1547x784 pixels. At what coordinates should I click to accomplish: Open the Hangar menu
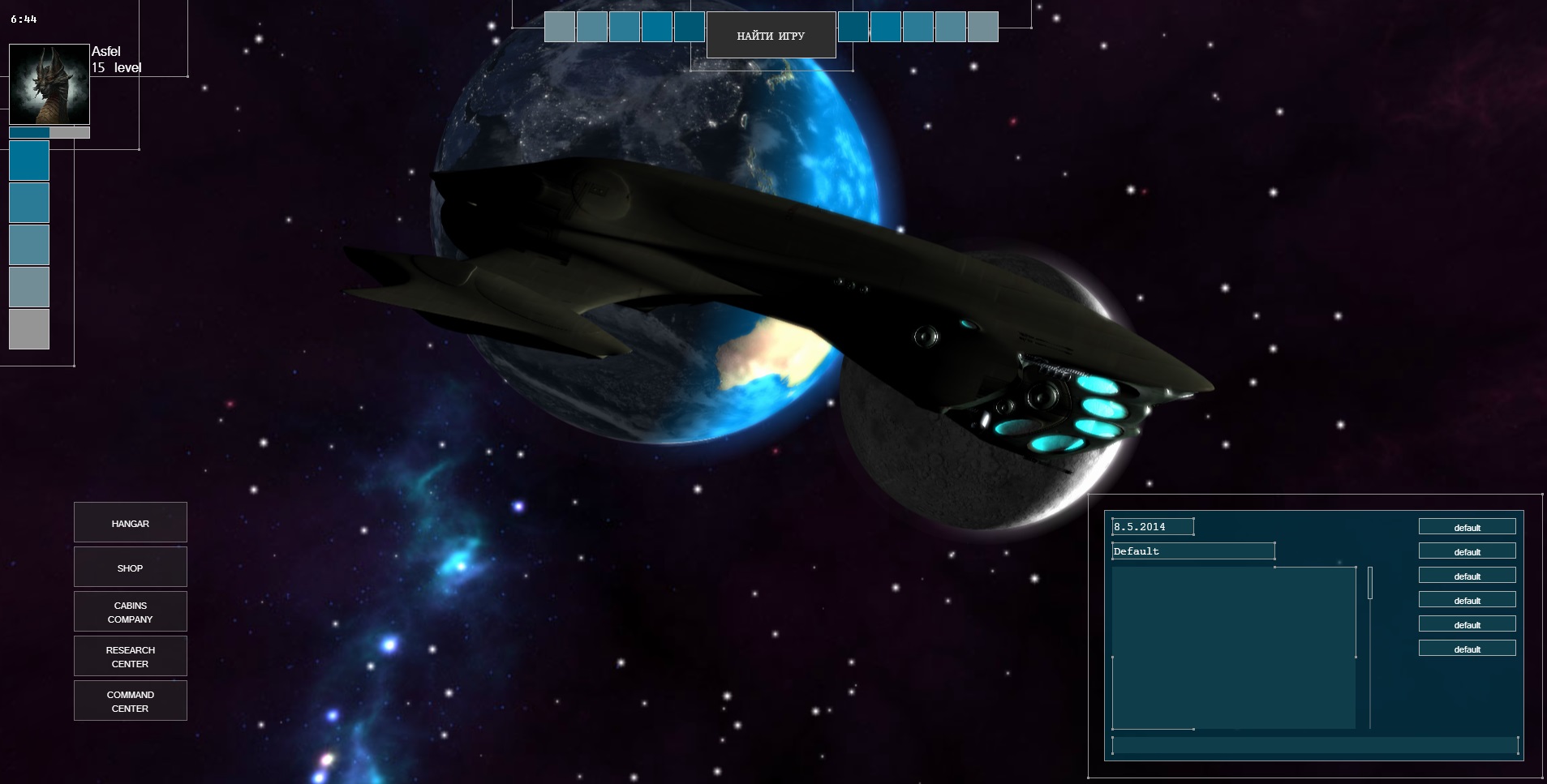pos(130,523)
